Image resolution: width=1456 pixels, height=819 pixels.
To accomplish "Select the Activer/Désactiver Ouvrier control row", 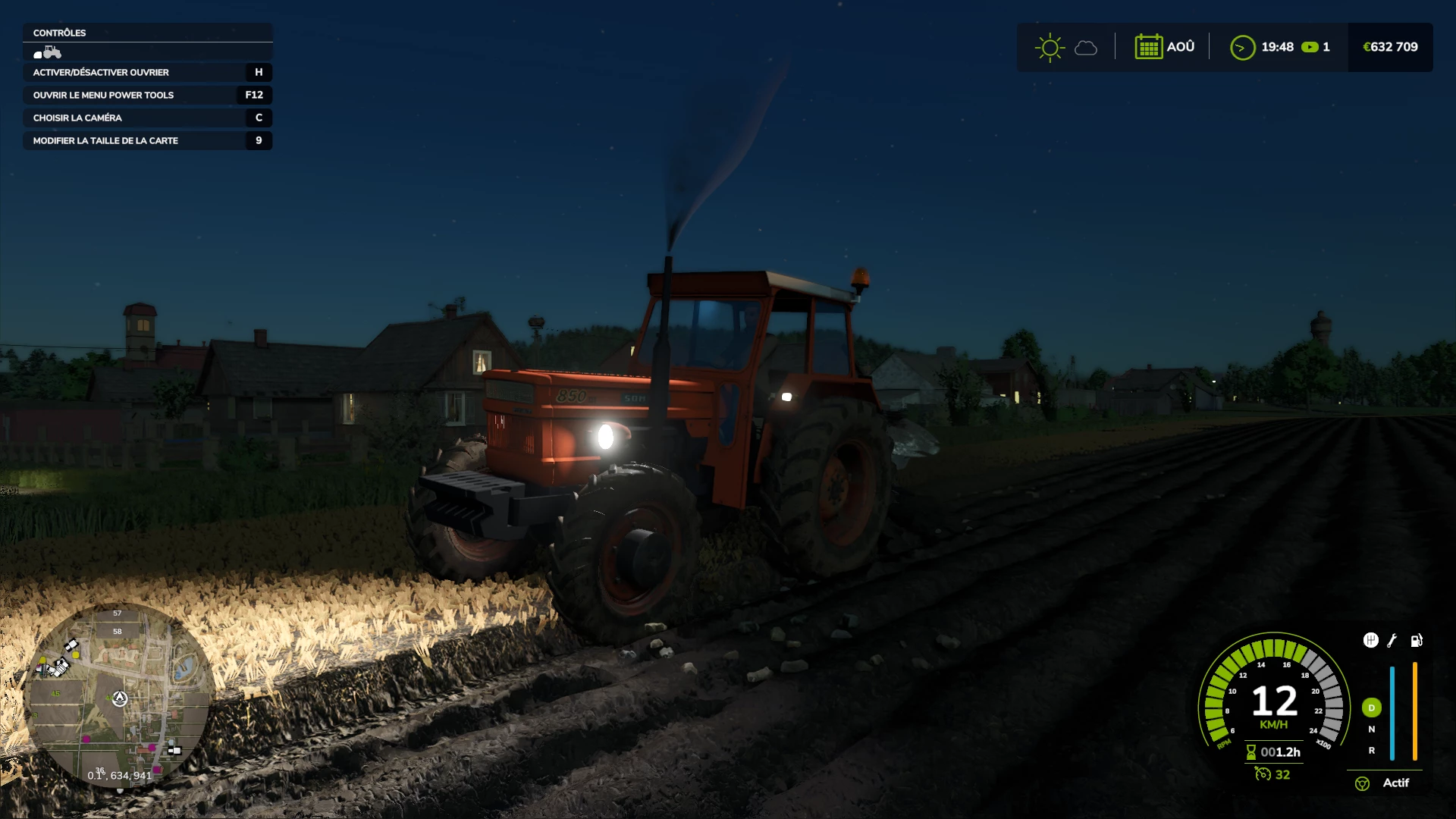I will [147, 72].
